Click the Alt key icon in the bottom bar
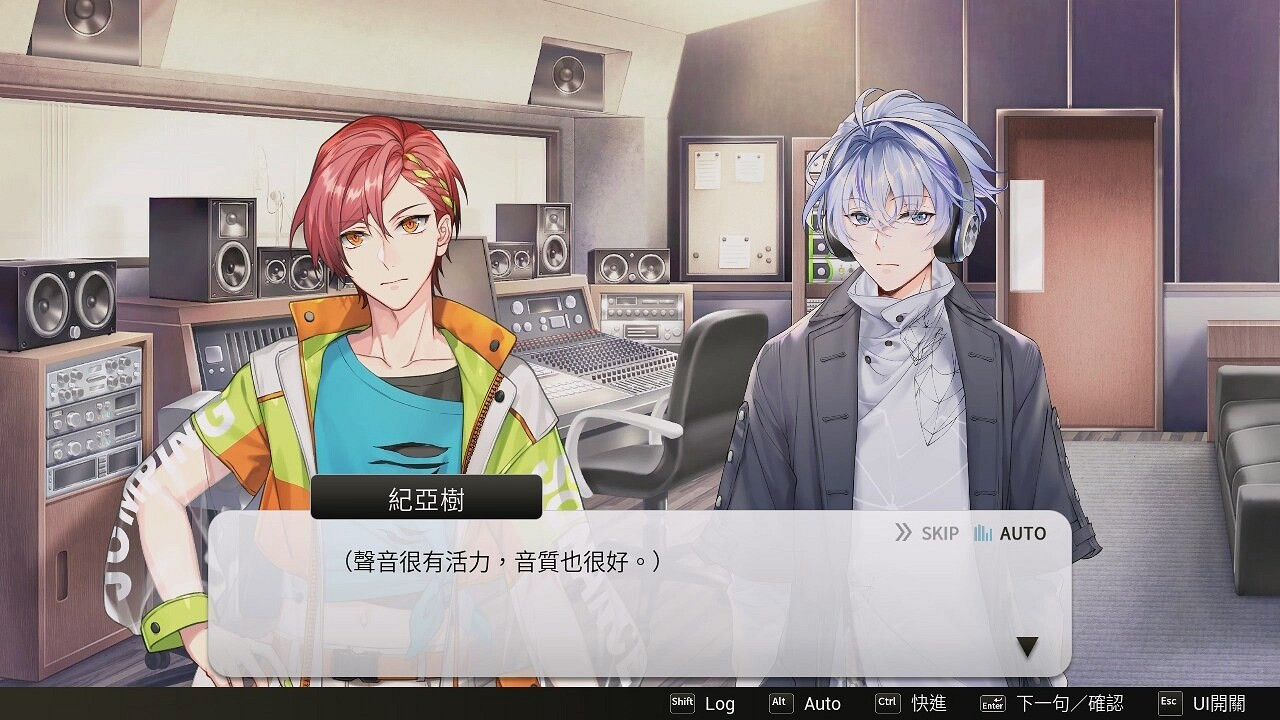 778,703
